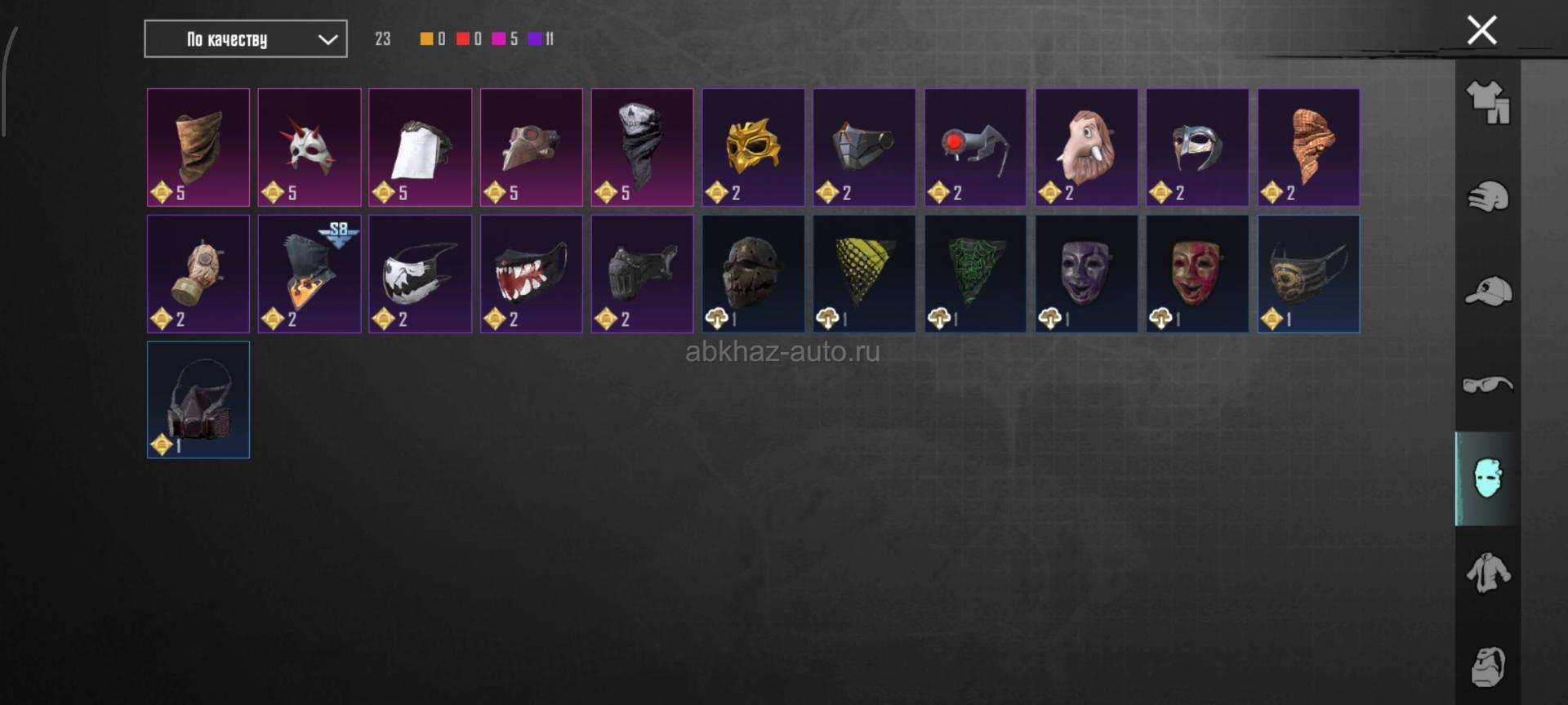Pick the yellow mesh bandana
The image size is (1568, 705).
864,274
